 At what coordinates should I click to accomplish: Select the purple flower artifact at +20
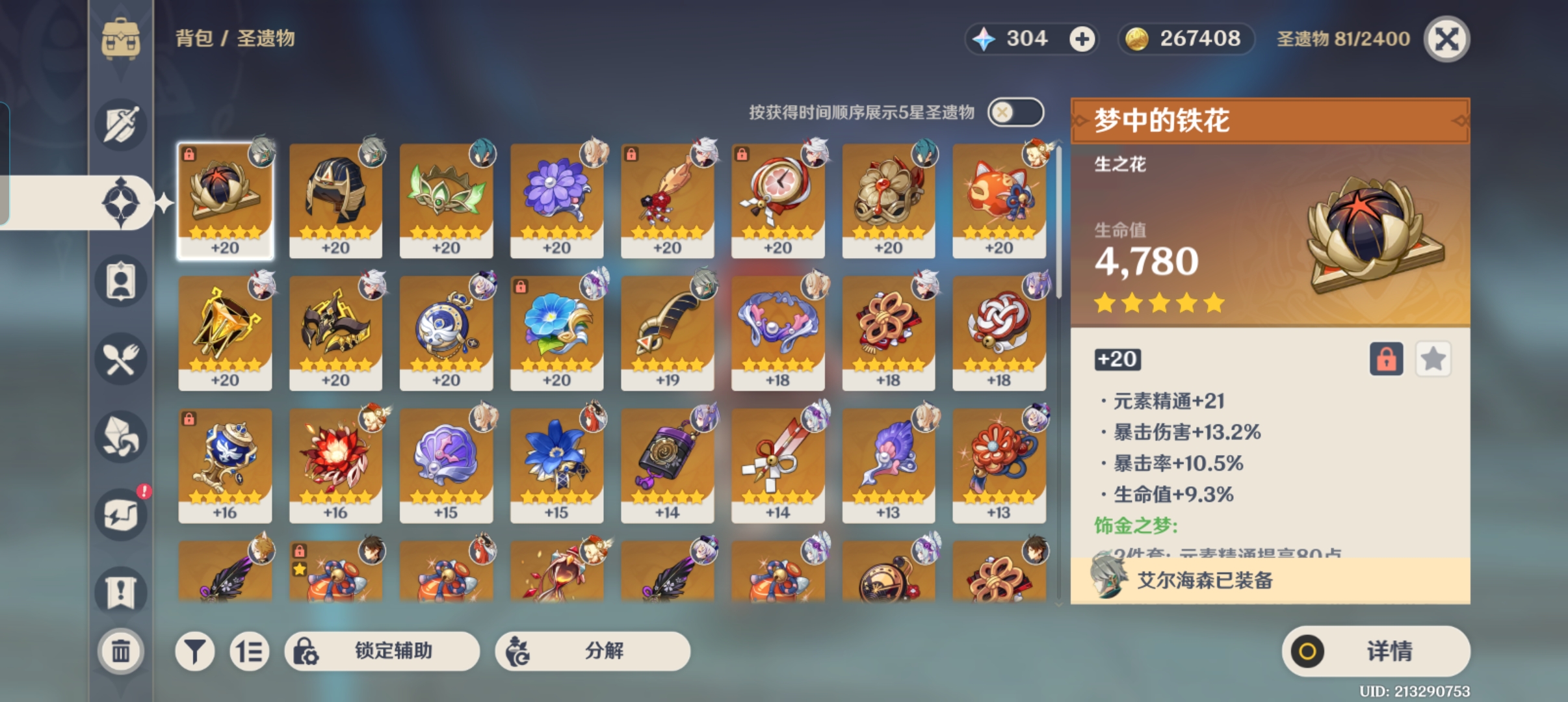(557, 200)
